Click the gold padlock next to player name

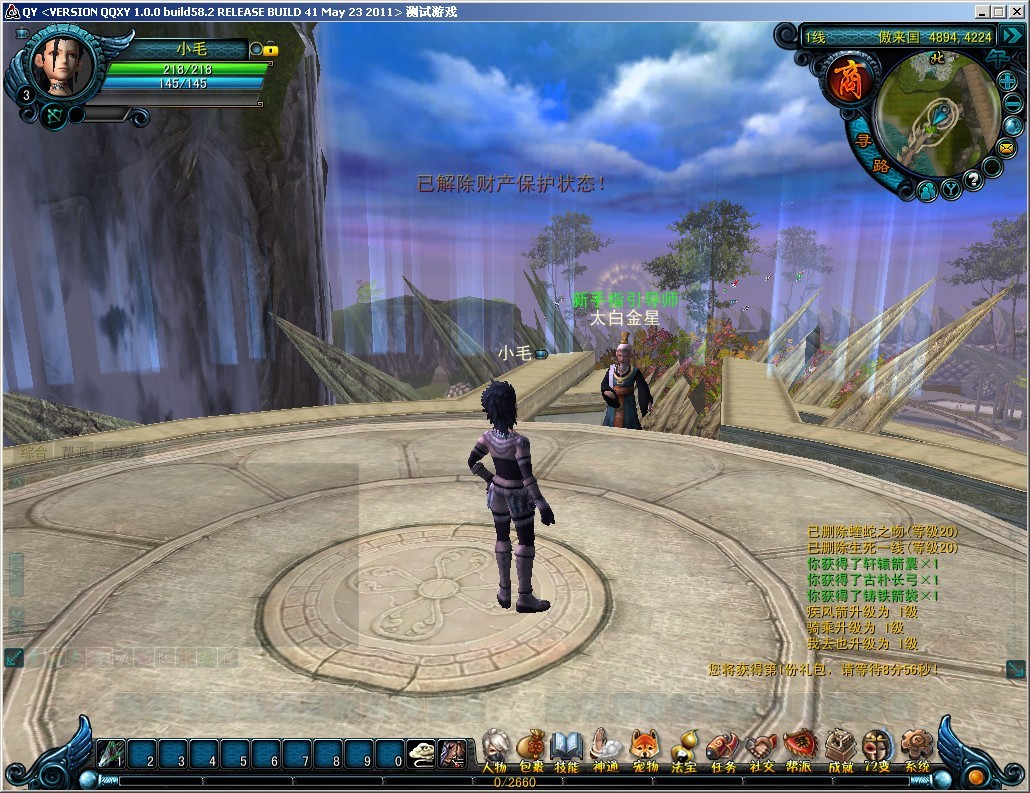270,49
